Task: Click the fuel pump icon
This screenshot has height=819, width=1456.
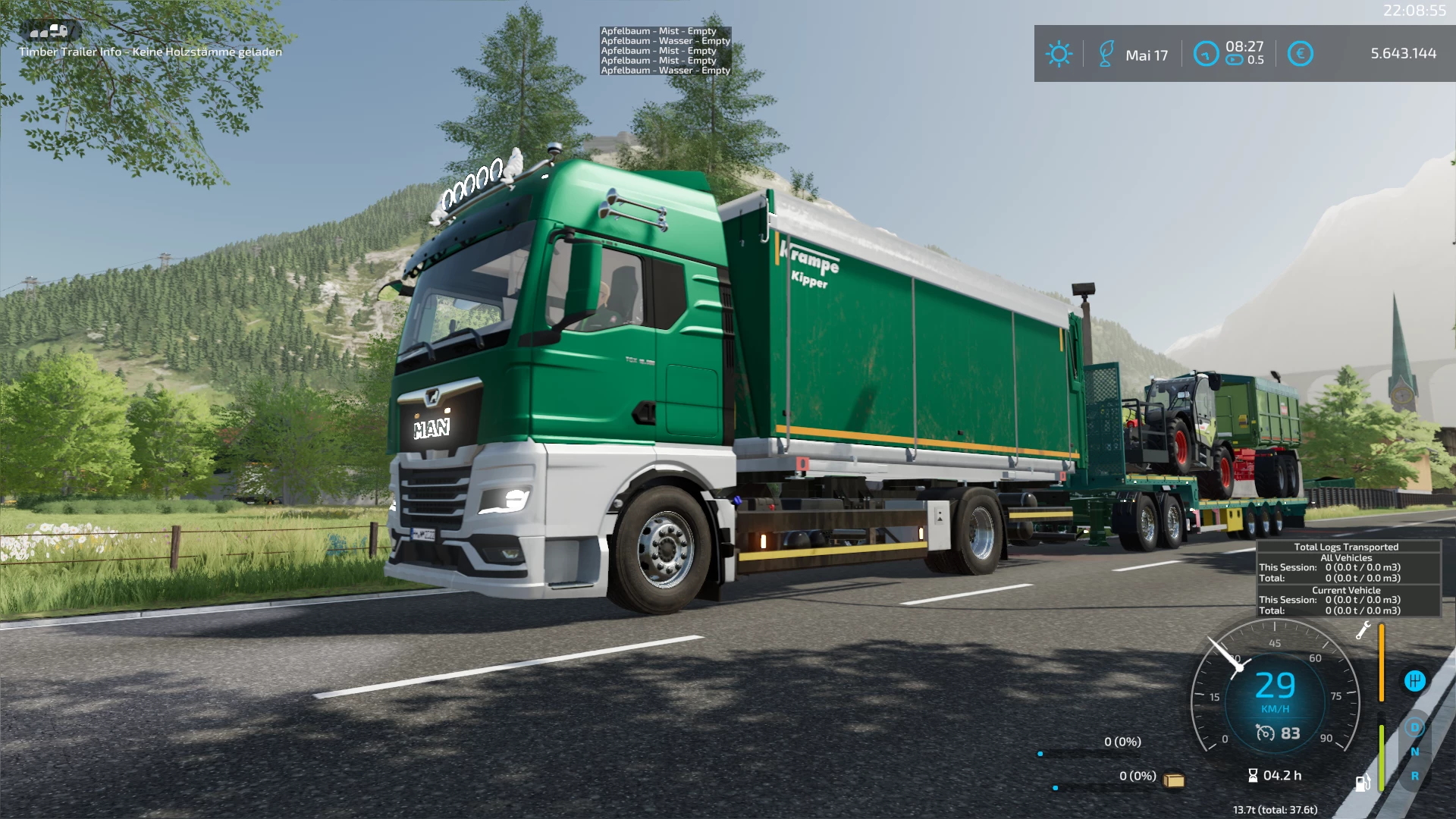Action: click(1363, 783)
